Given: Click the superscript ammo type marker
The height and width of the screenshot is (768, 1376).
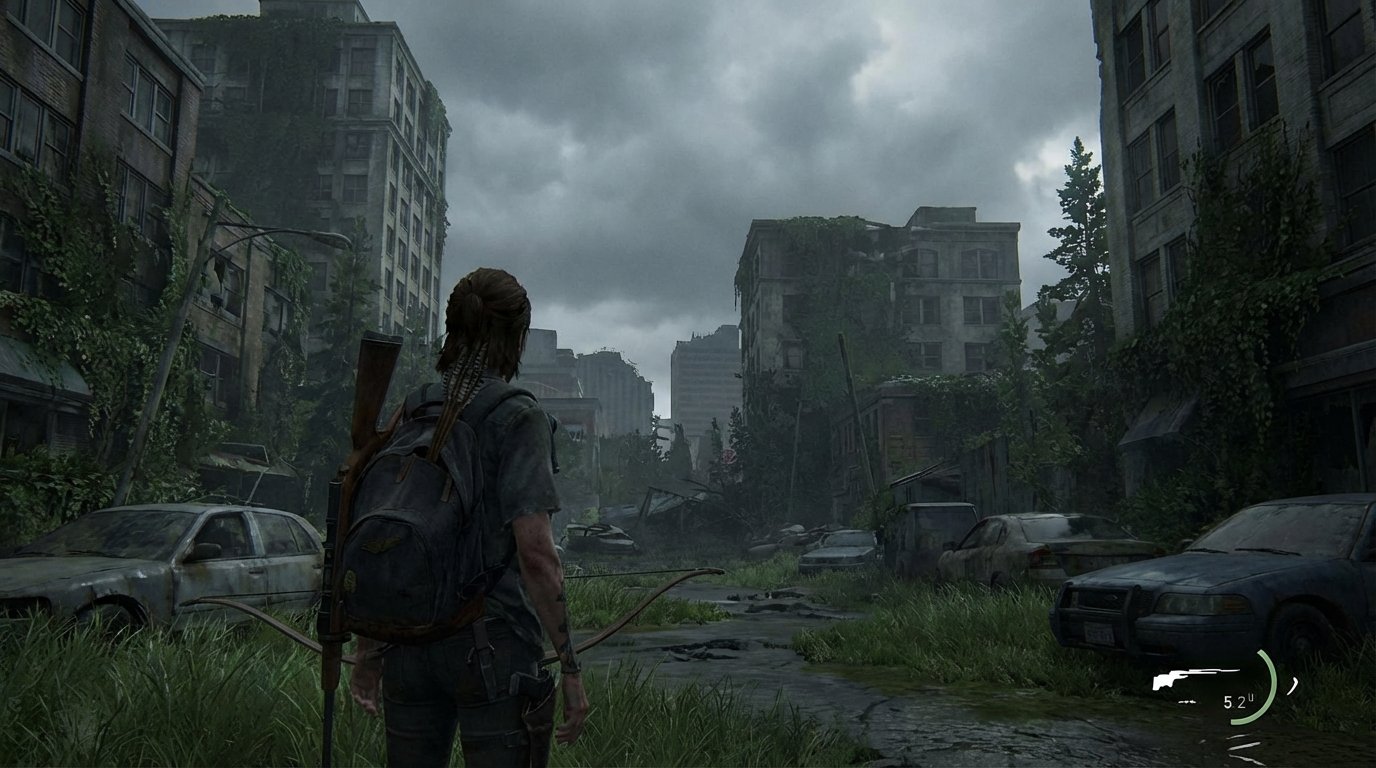Looking at the screenshot, I should [x=1252, y=696].
